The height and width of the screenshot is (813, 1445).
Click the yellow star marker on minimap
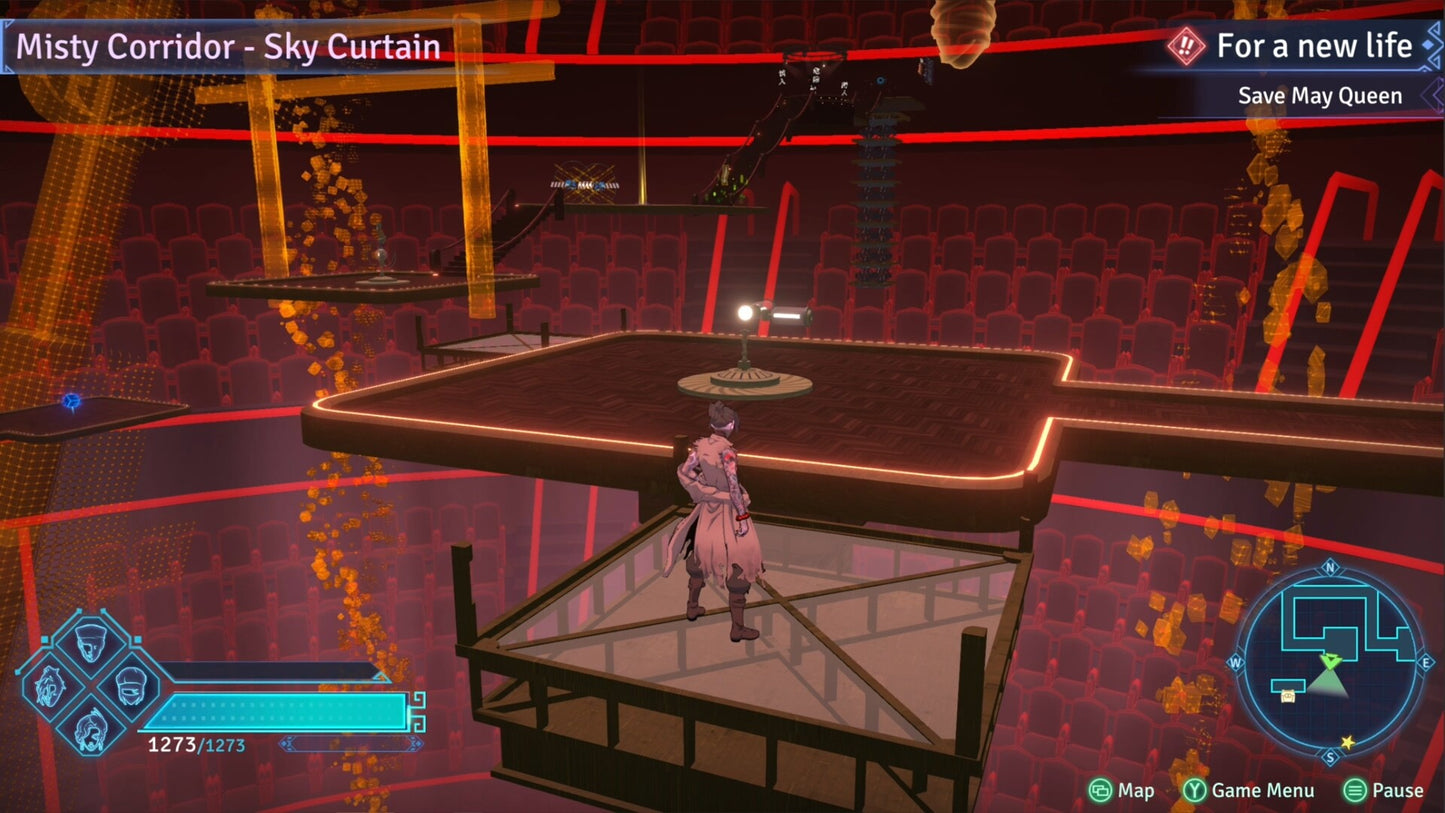point(1347,742)
